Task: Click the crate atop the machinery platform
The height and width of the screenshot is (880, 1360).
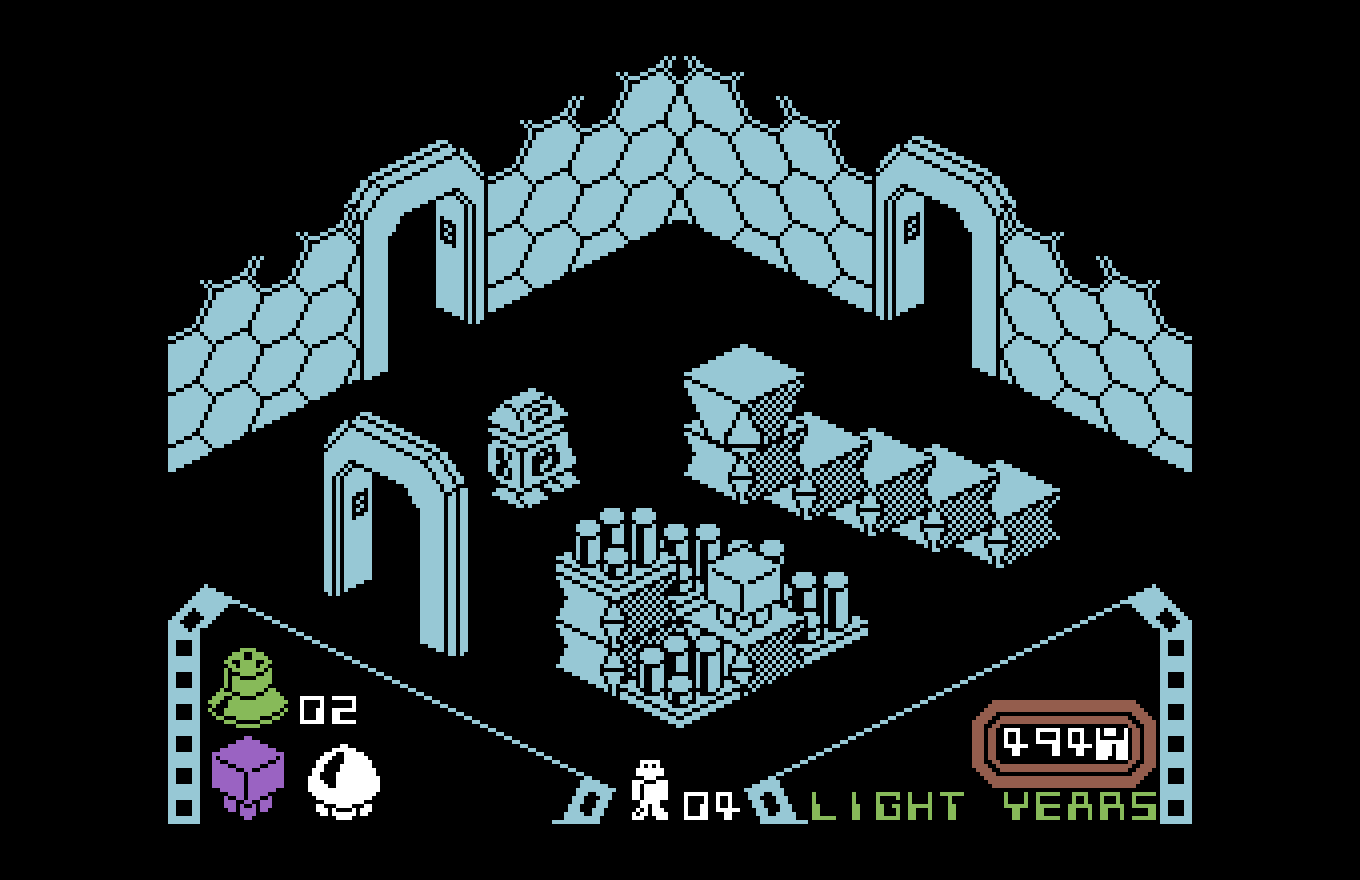Action: click(745, 575)
